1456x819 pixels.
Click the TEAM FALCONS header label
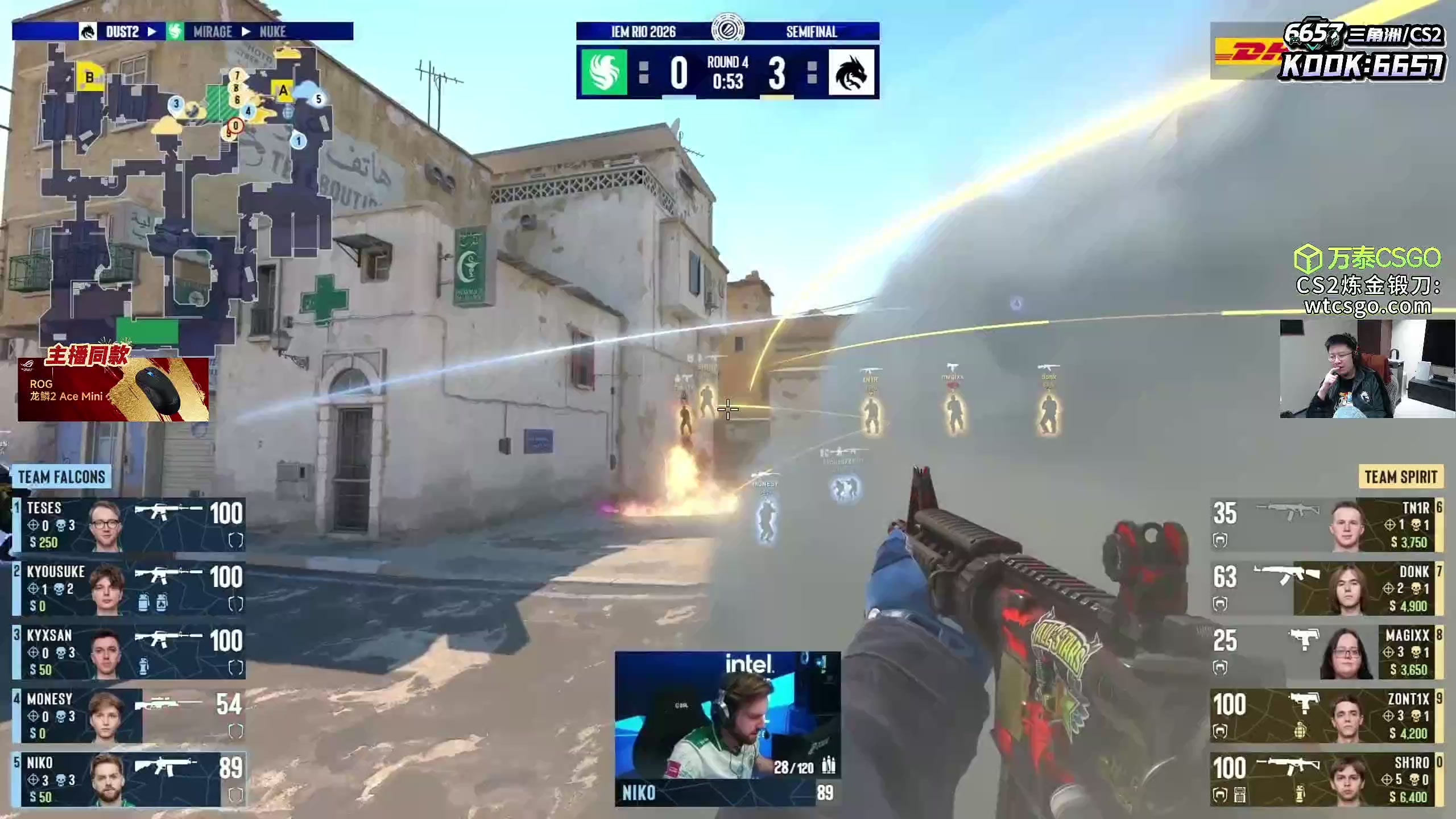pyautogui.click(x=61, y=477)
